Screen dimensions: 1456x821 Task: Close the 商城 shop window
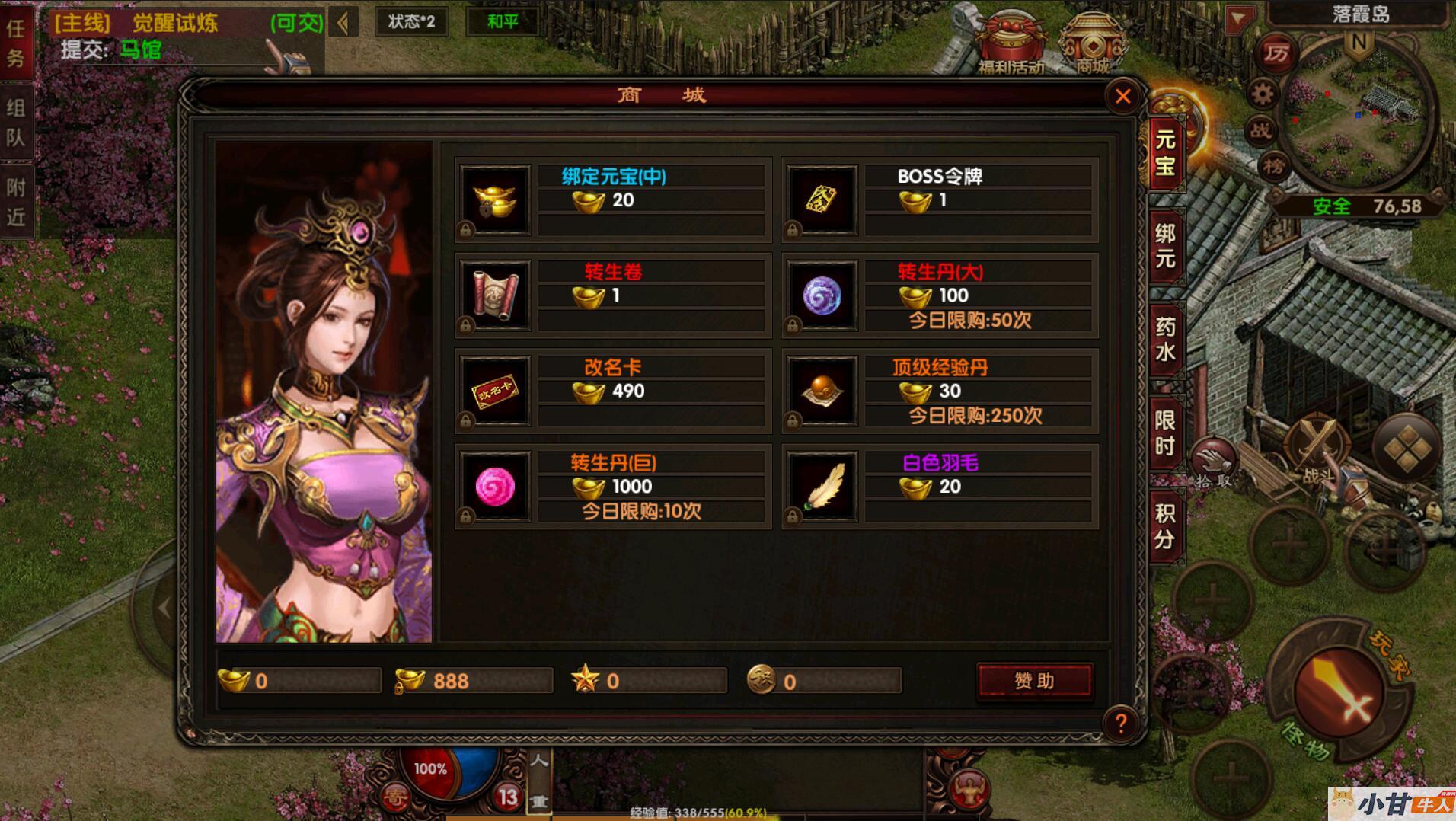point(1122,97)
